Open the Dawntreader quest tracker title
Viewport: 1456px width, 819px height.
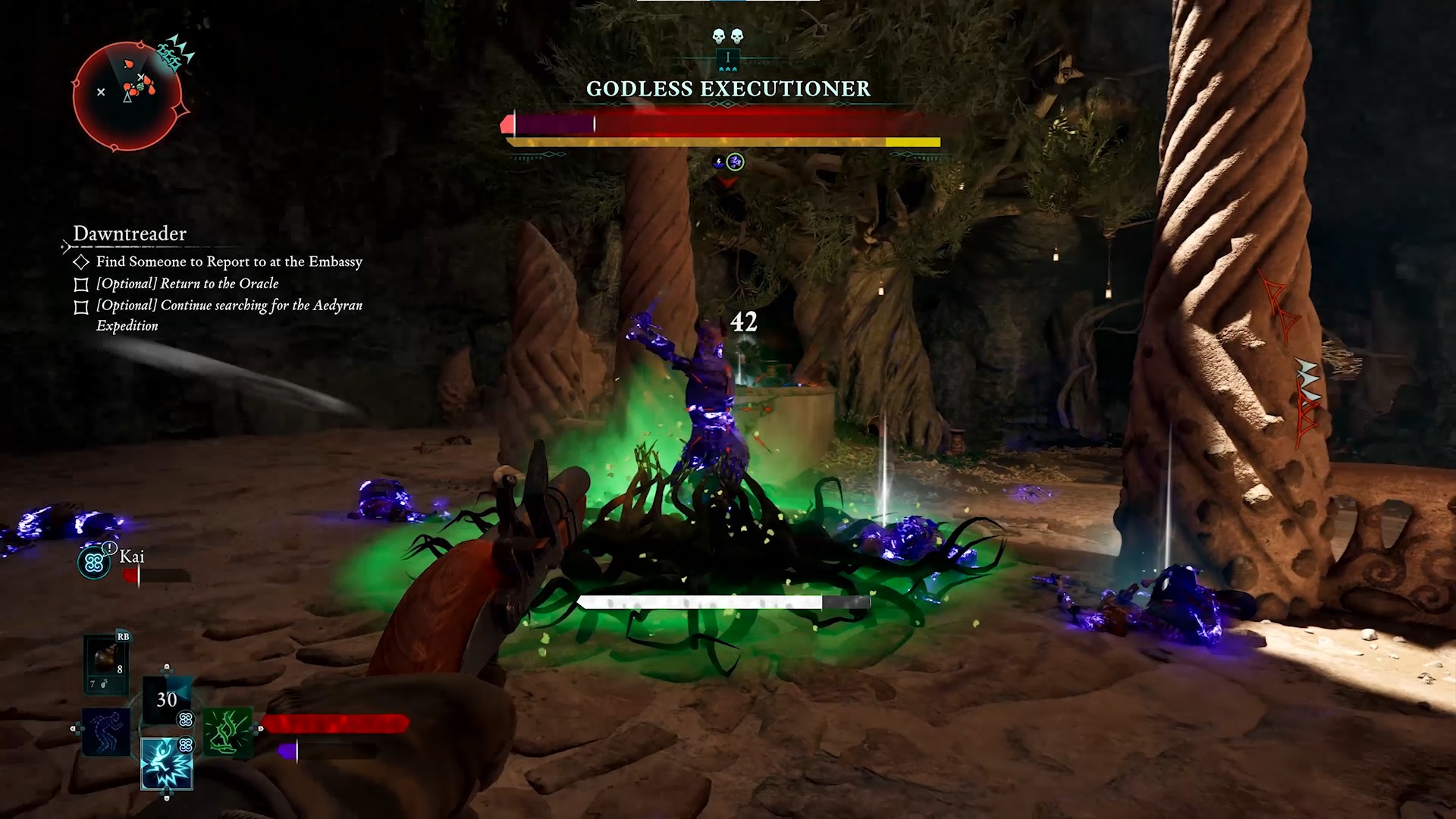click(130, 234)
